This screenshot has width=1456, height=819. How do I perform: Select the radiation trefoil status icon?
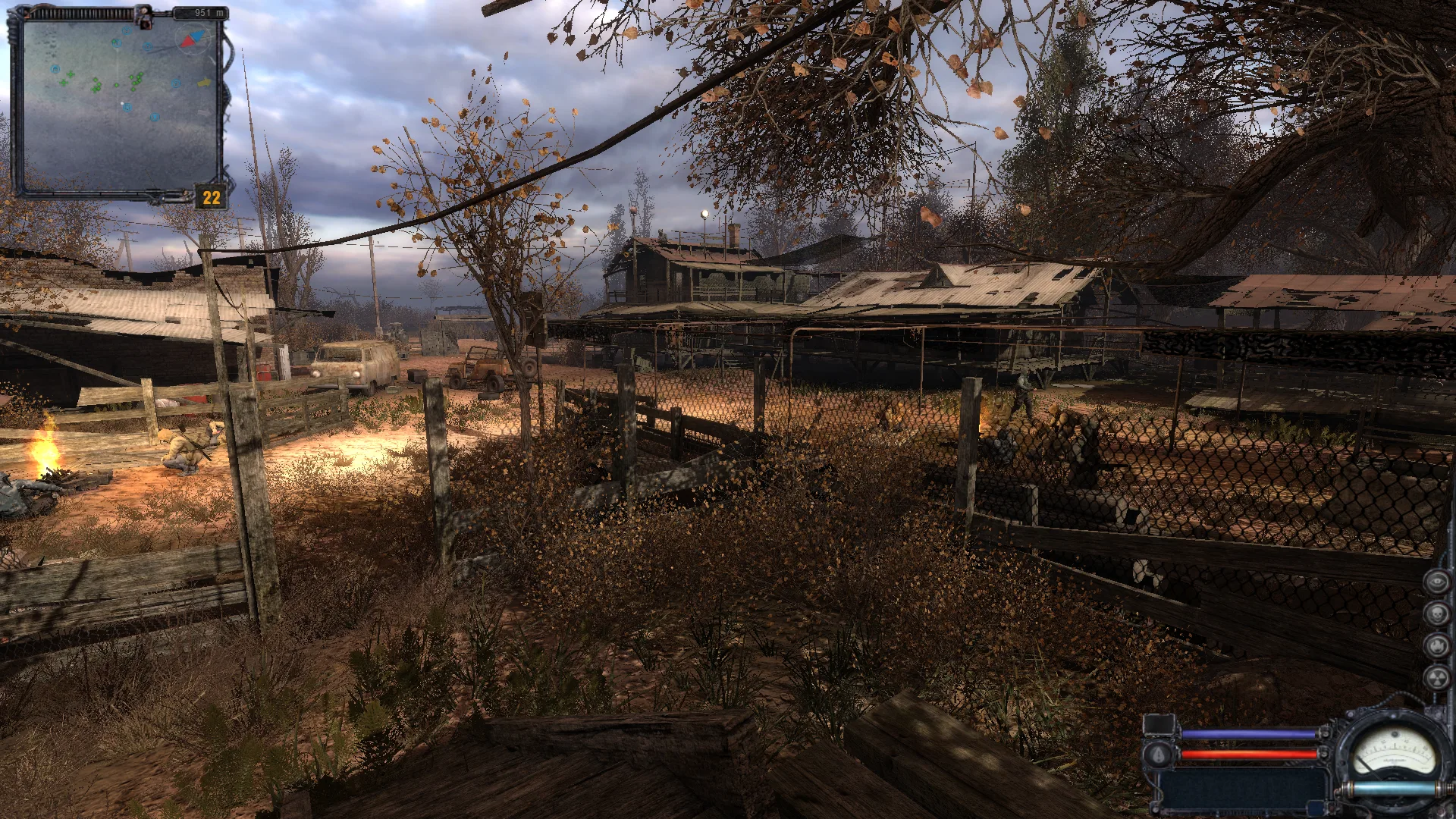click(1436, 677)
